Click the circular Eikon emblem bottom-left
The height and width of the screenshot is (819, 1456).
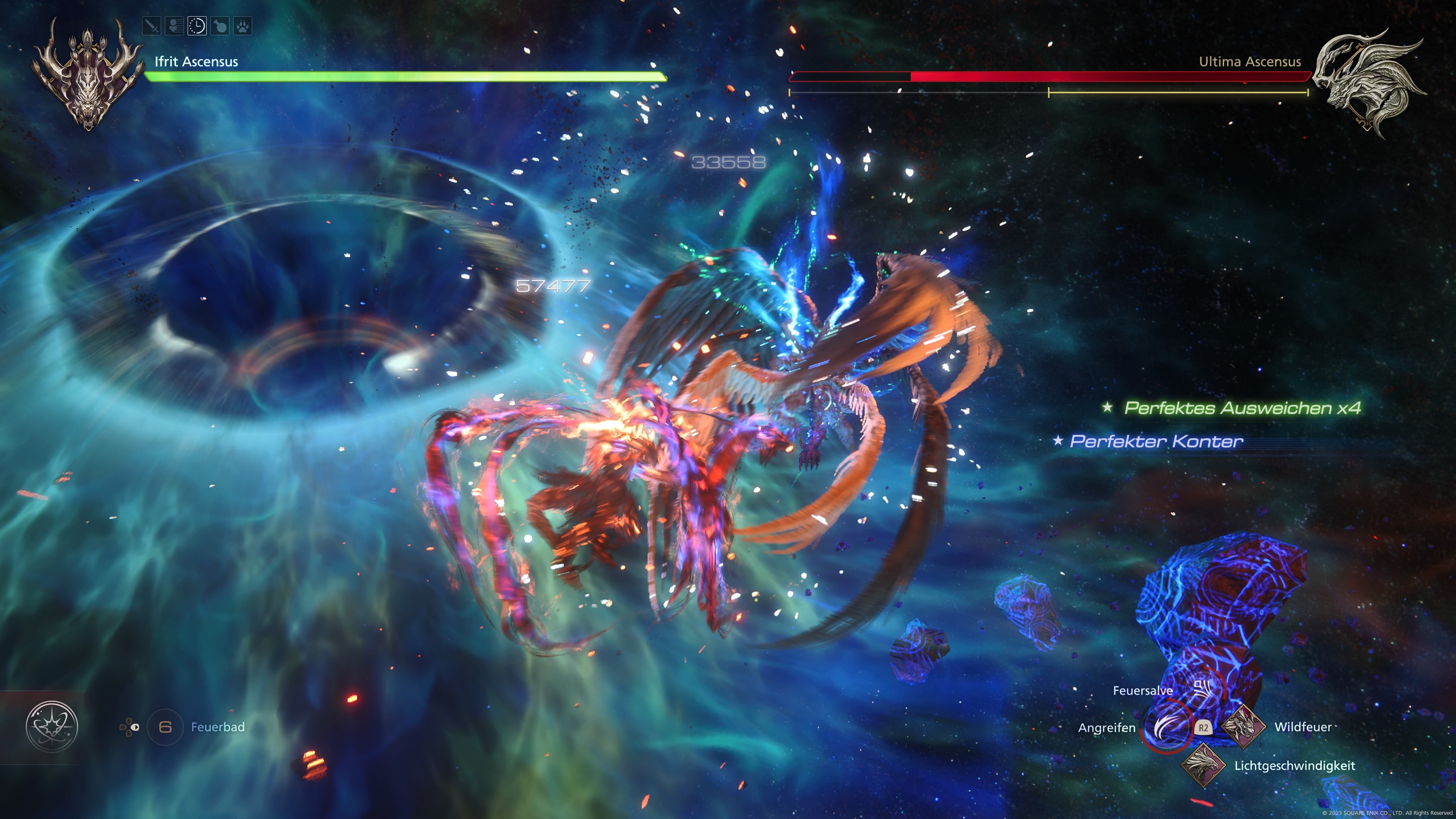click(x=53, y=728)
